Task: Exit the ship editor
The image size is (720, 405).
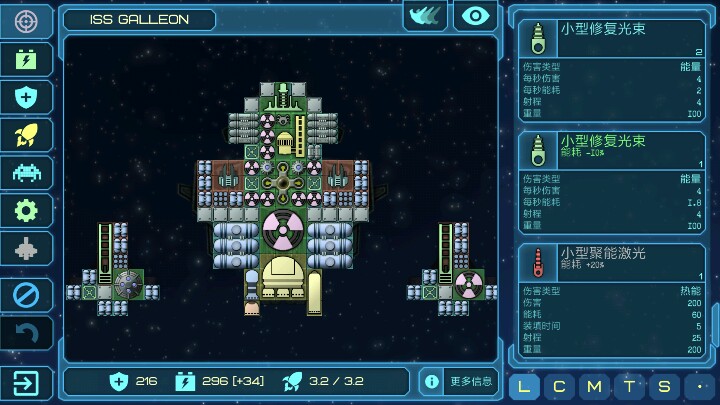Action: (26, 382)
